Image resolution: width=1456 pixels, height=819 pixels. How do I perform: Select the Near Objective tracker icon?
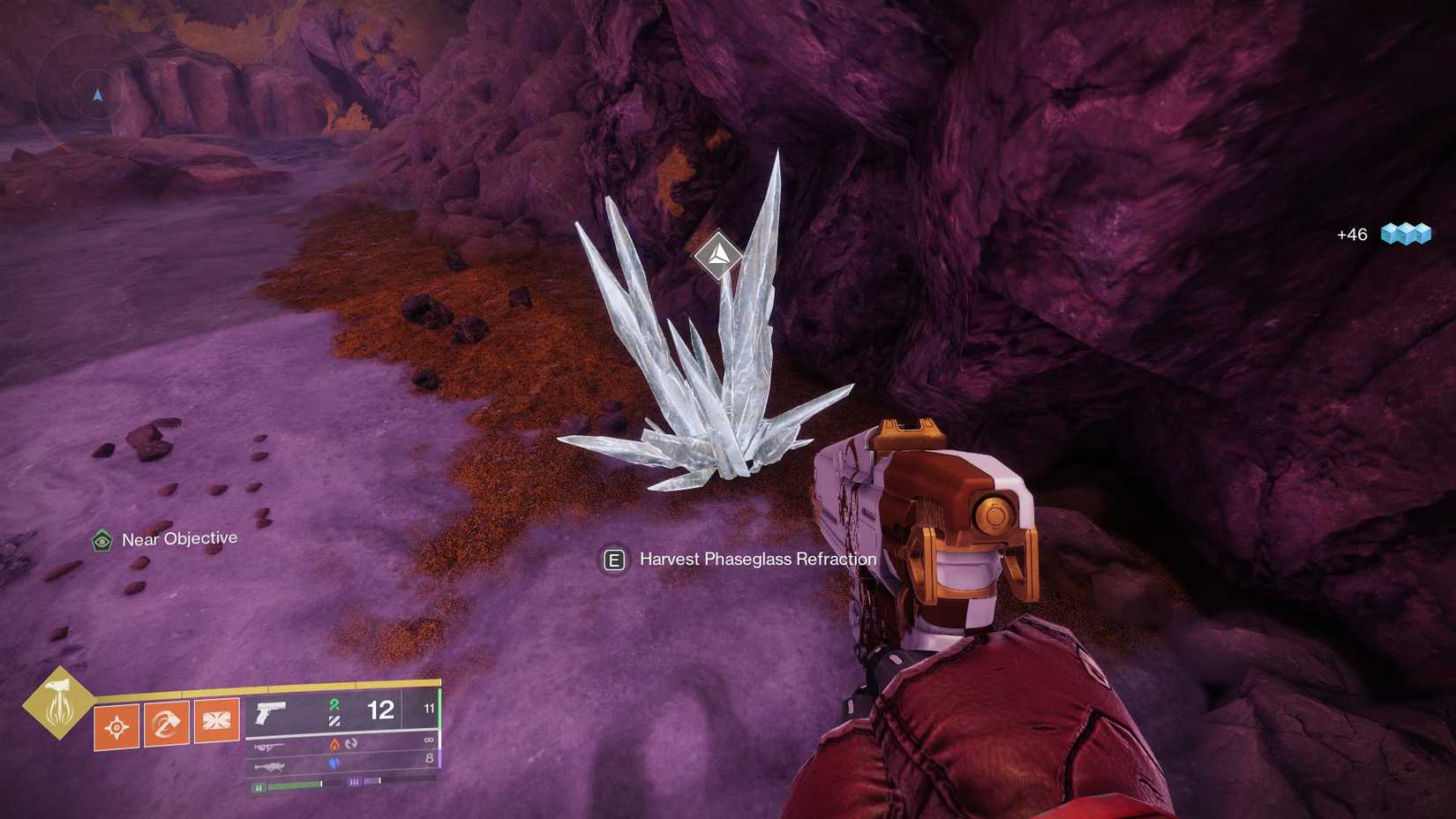tap(102, 540)
